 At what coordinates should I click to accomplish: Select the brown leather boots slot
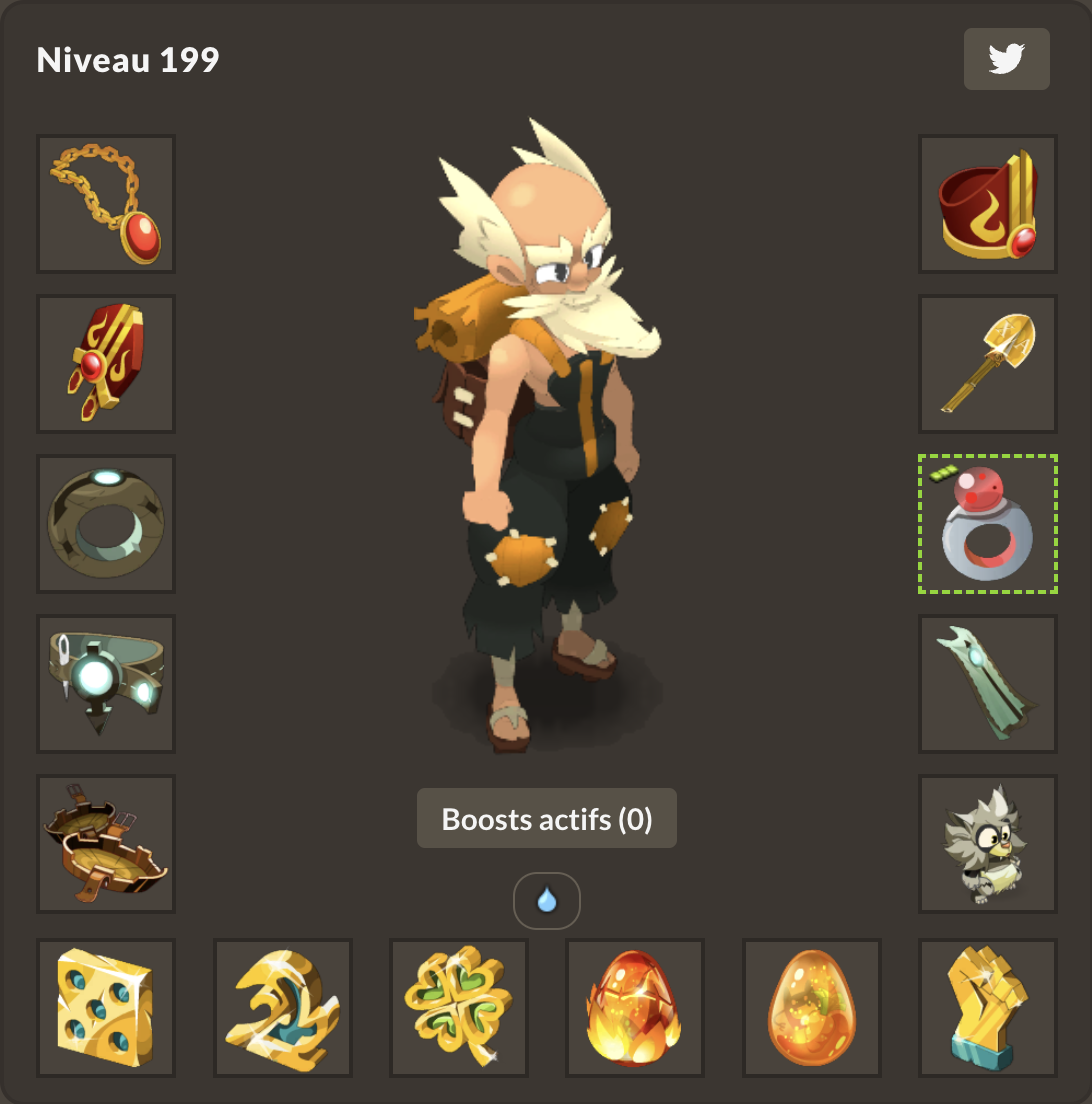point(106,844)
